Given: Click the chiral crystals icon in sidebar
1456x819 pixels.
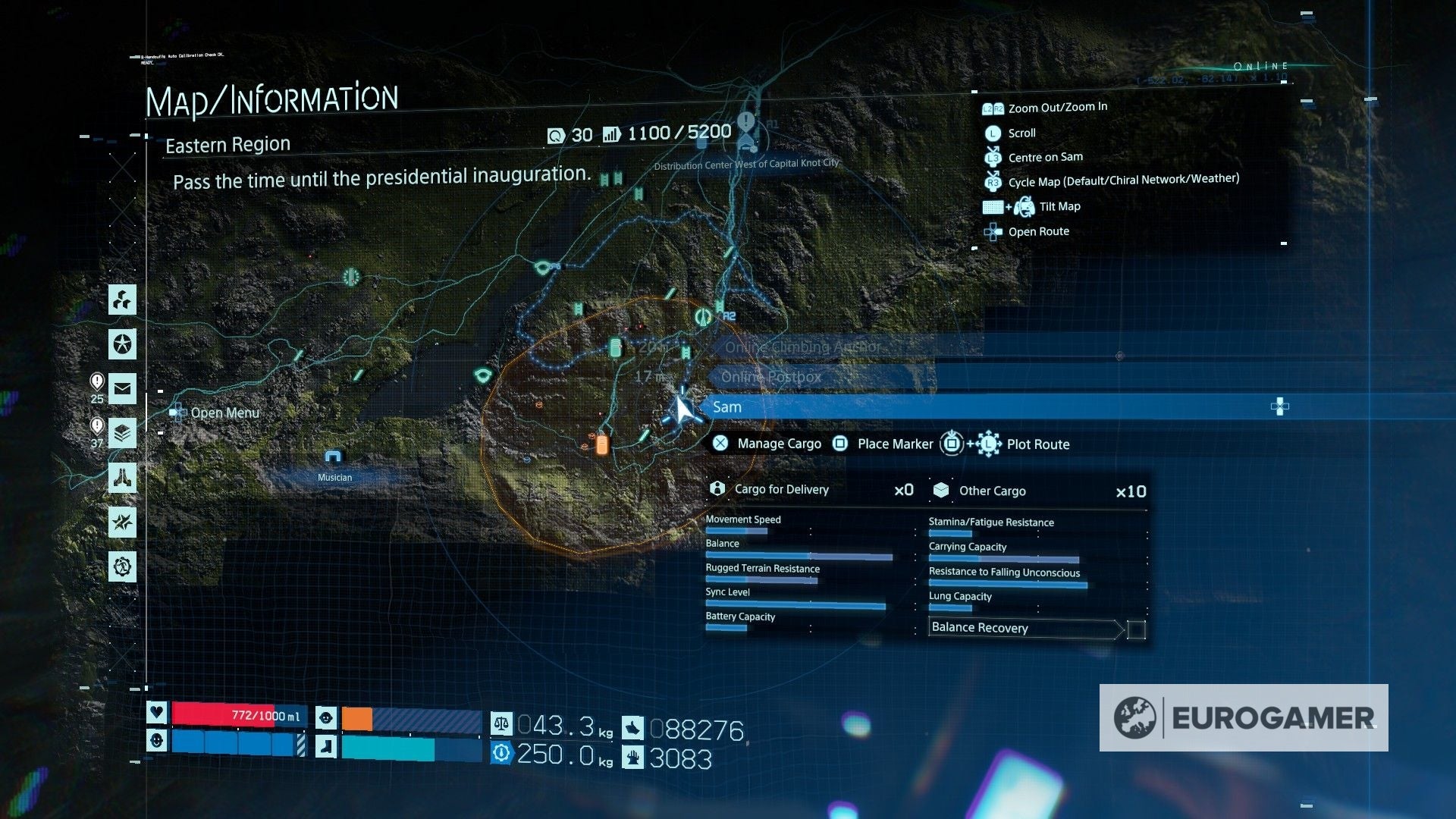Looking at the screenshot, I should click(x=121, y=300).
